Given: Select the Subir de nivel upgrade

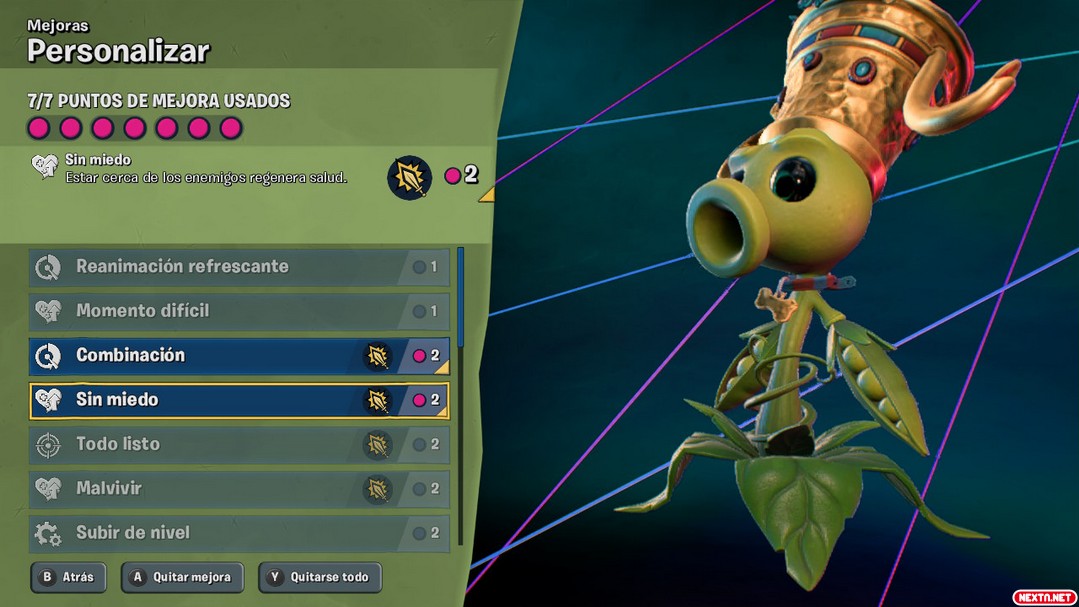Looking at the screenshot, I should [x=238, y=533].
